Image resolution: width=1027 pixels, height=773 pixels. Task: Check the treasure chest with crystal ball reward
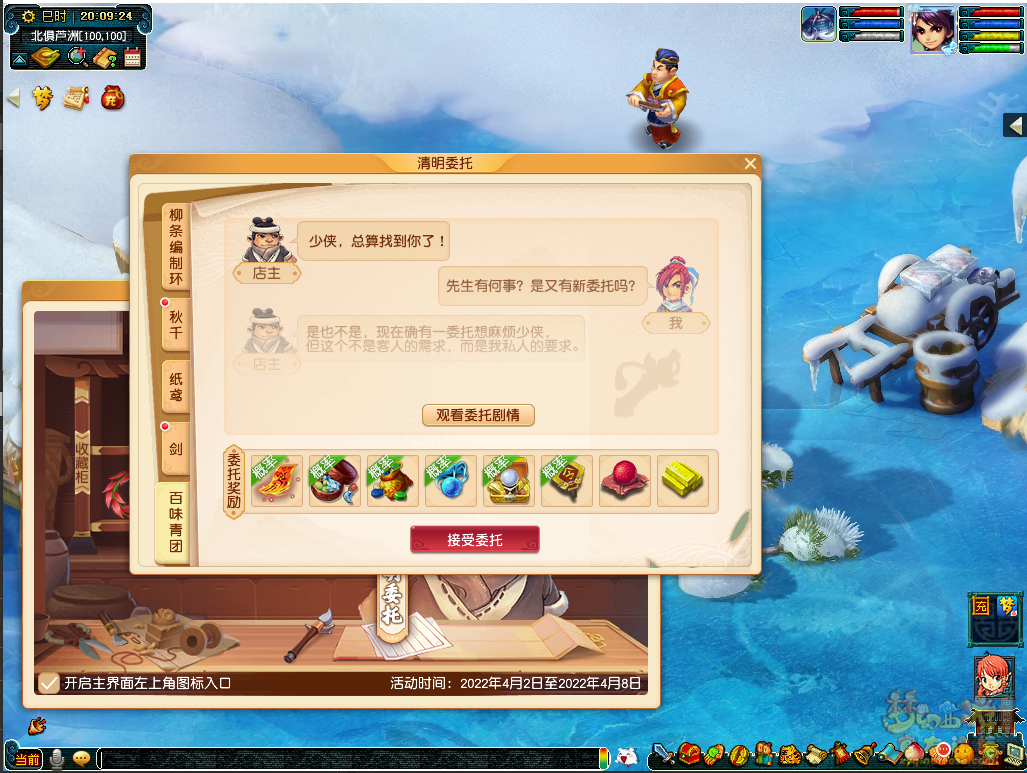(509, 481)
